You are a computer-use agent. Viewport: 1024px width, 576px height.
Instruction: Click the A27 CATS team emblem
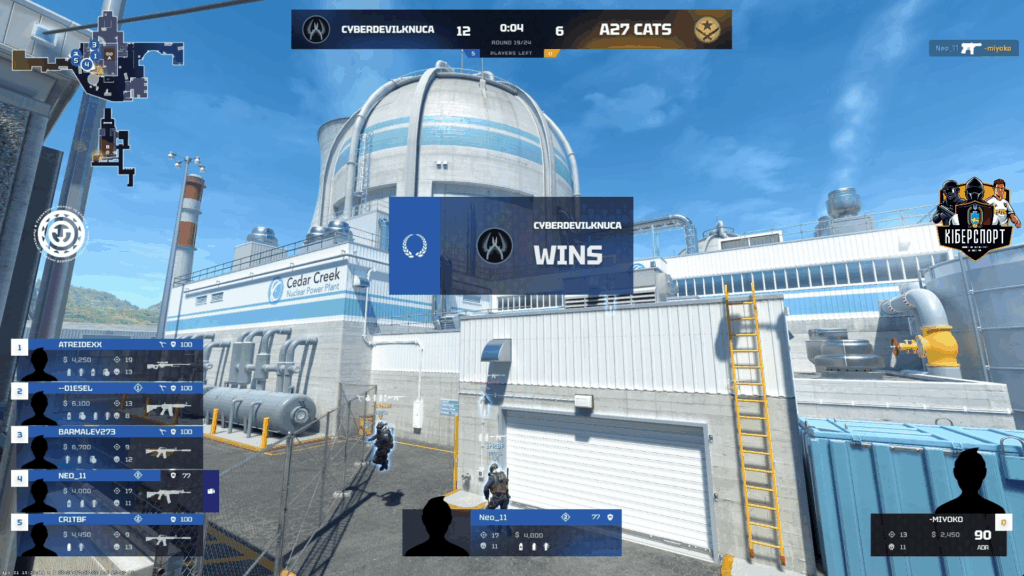click(706, 30)
